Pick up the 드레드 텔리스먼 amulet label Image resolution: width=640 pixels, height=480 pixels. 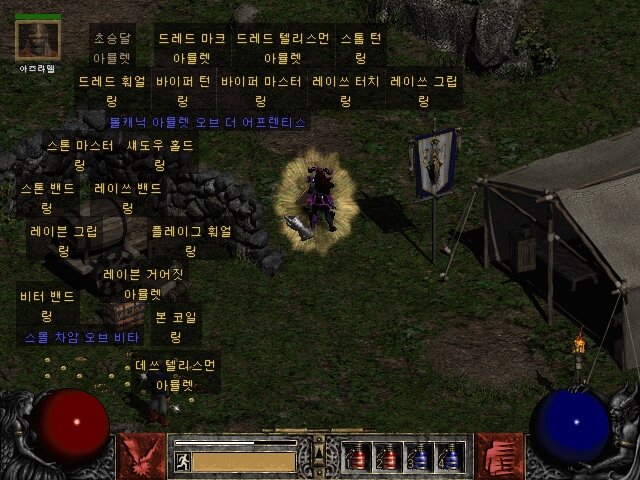[x=281, y=48]
